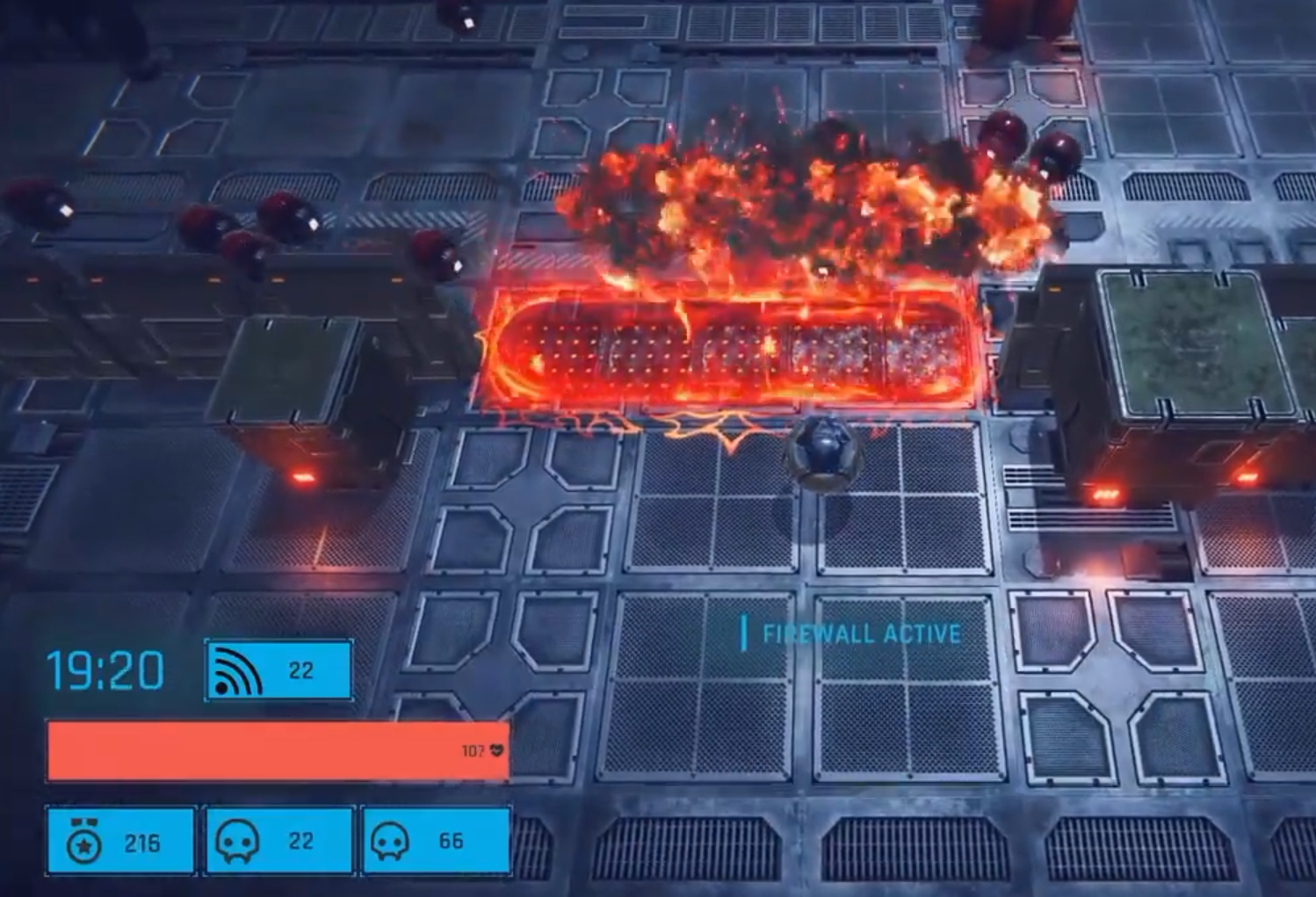Select the blue indicator bar before FIREWALL ACTIVE
Screen dimensions: 1316x897
[x=743, y=629]
